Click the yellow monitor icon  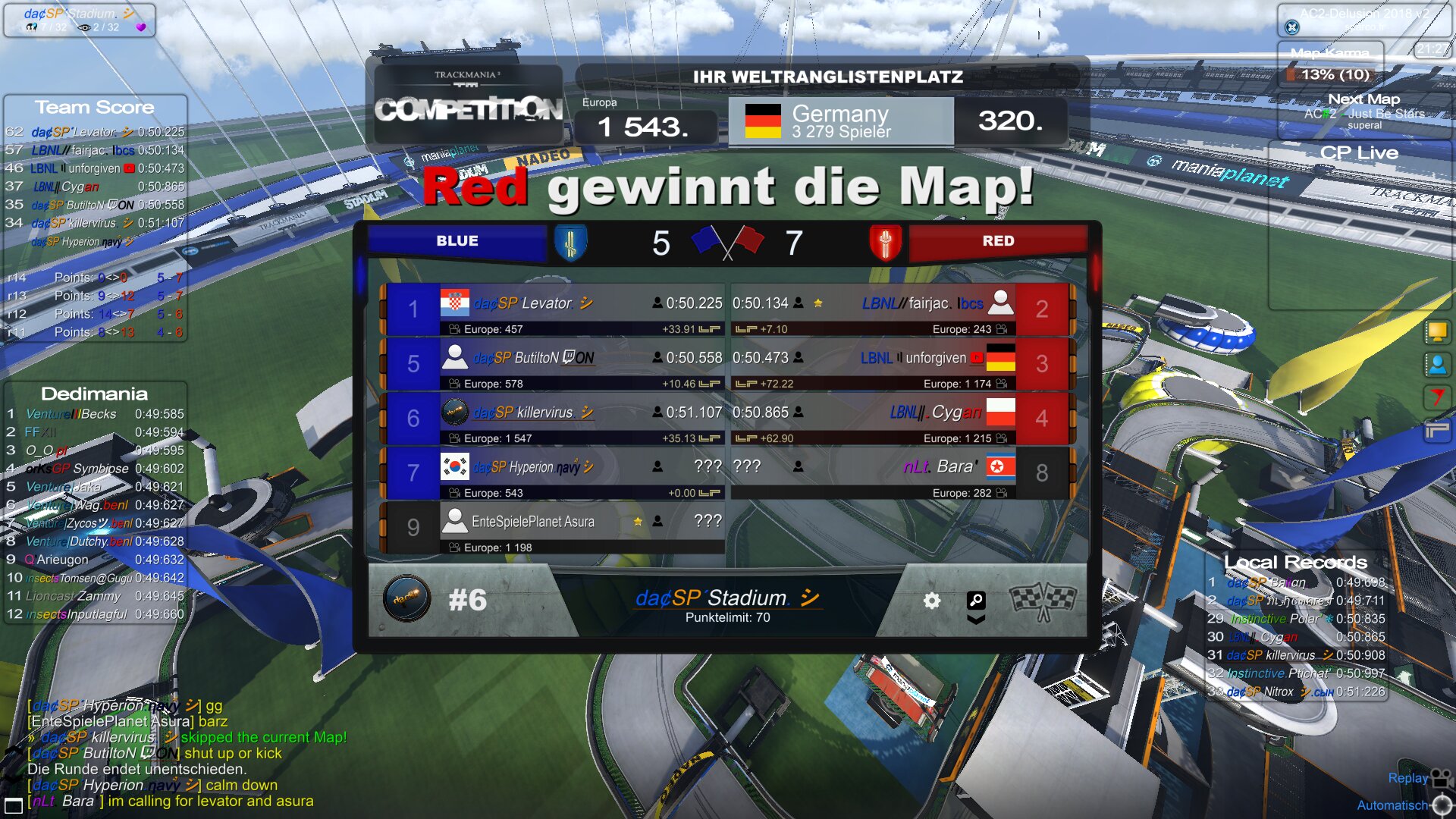[x=1436, y=331]
